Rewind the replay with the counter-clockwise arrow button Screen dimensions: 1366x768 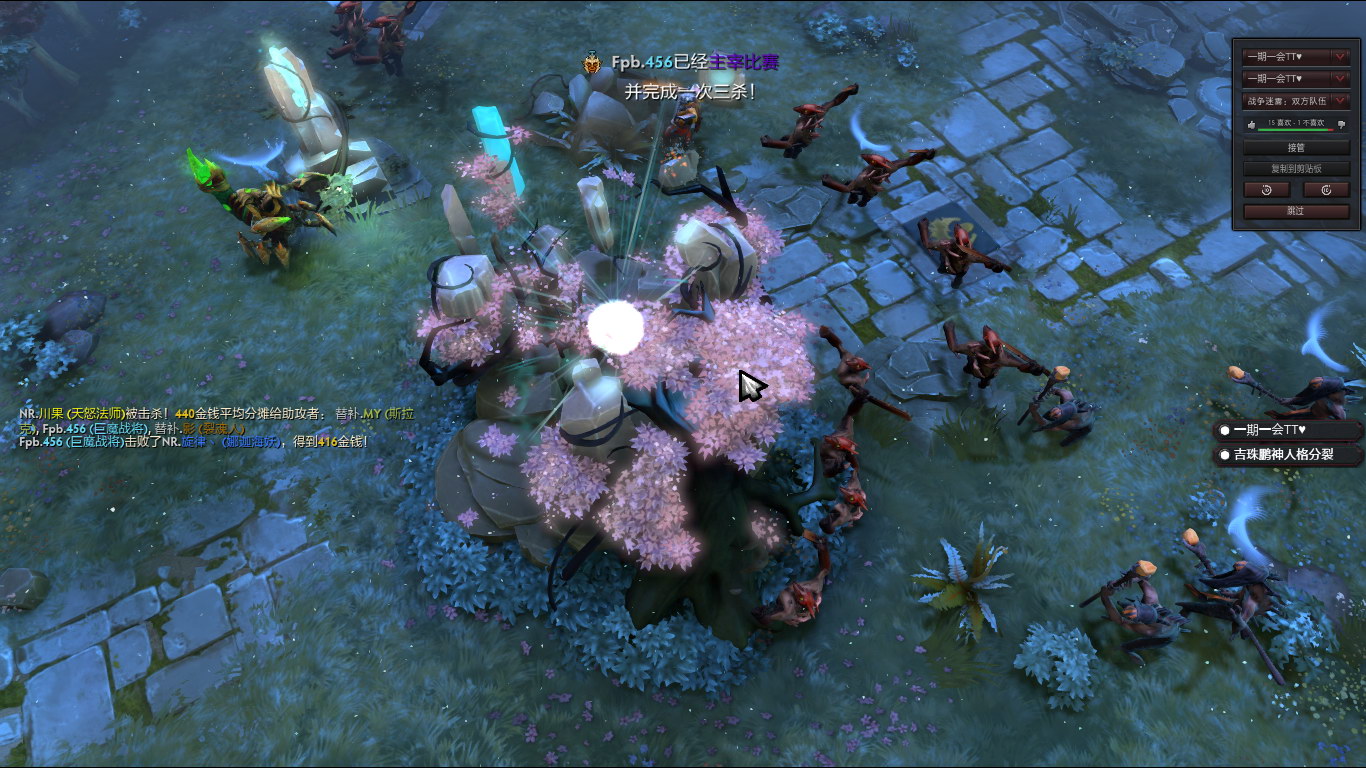[x=1266, y=189]
